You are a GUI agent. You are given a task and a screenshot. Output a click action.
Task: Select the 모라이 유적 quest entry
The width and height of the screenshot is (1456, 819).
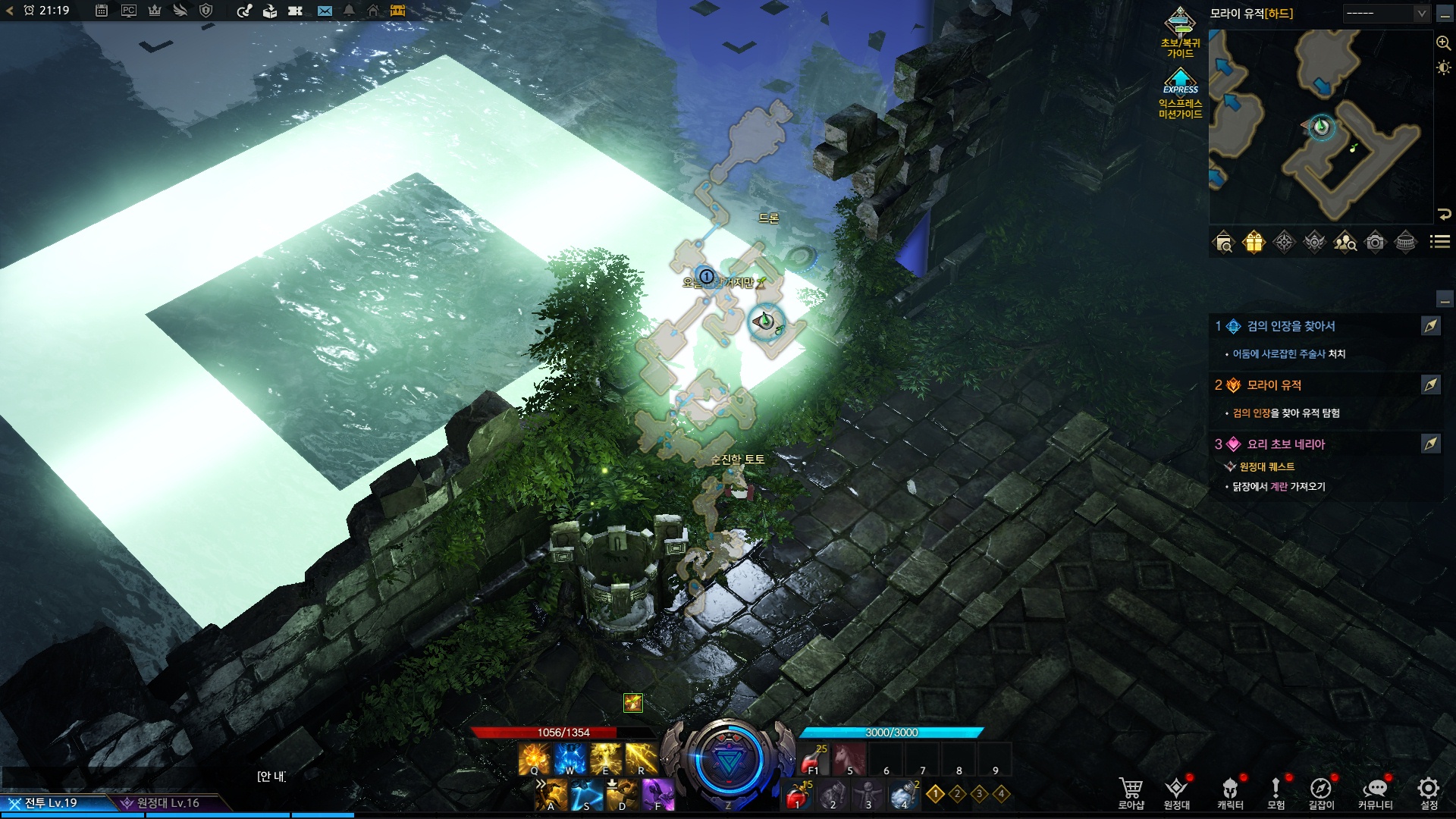(1274, 385)
